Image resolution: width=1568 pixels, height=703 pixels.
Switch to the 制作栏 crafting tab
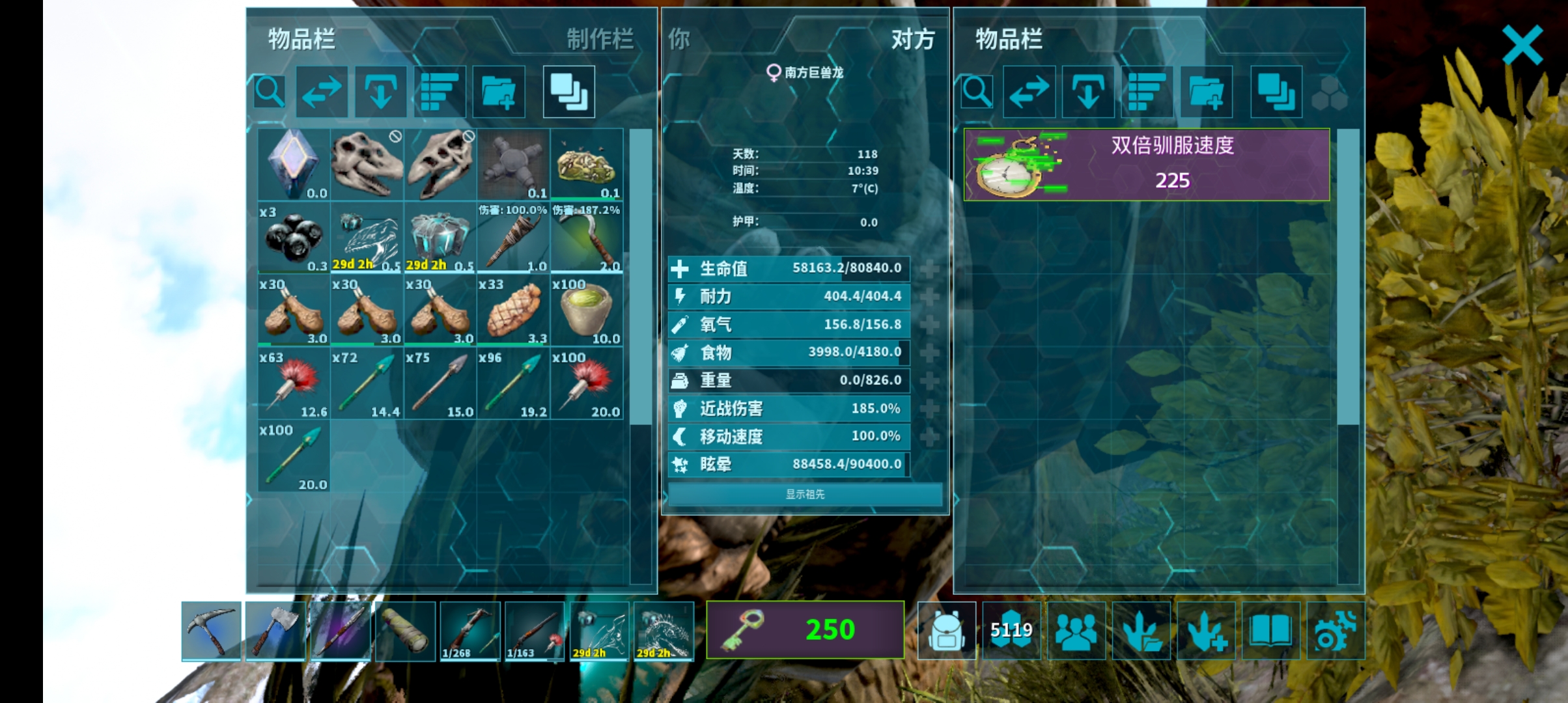coord(599,39)
